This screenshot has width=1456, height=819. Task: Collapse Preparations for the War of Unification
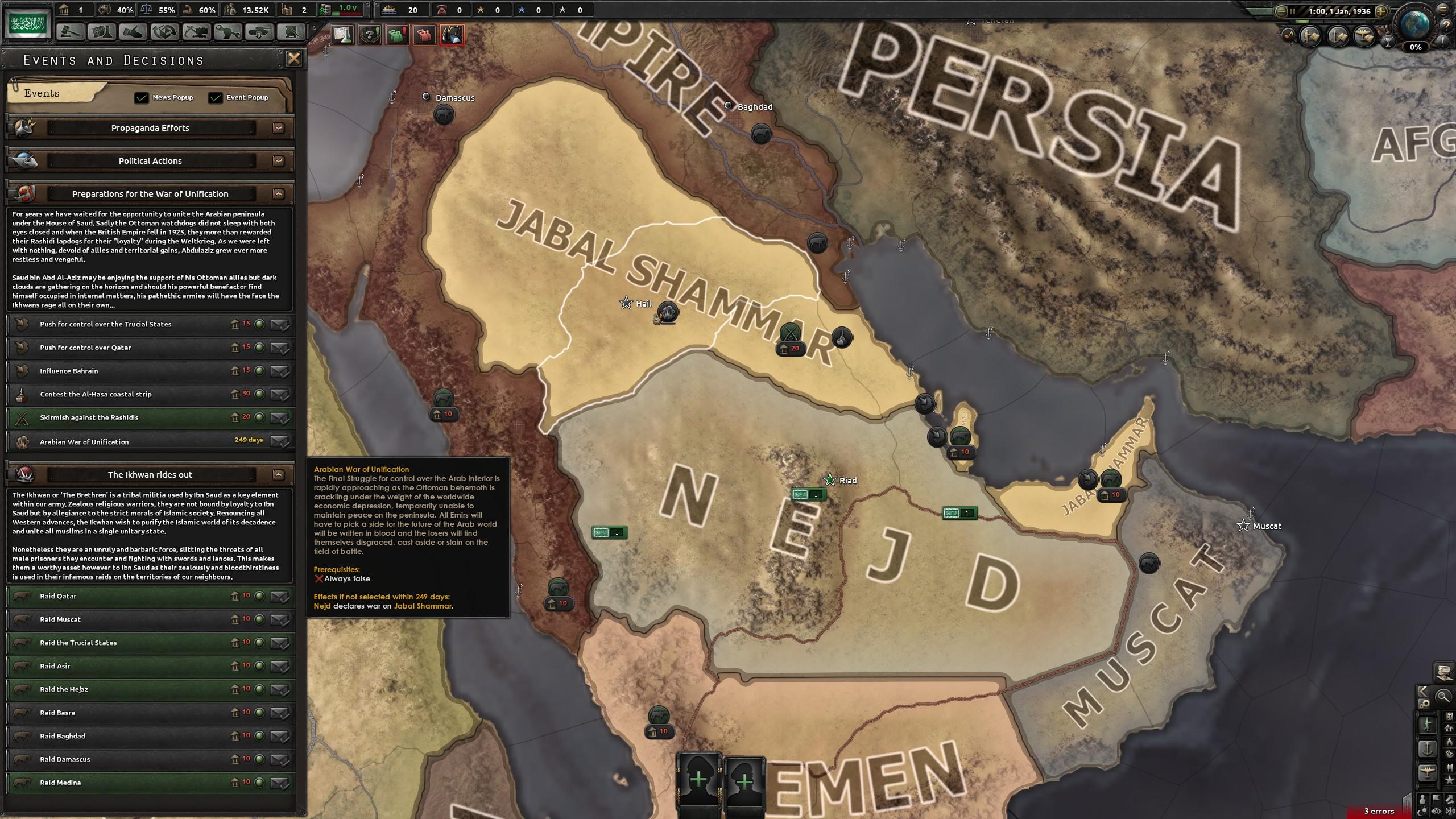[x=278, y=194]
